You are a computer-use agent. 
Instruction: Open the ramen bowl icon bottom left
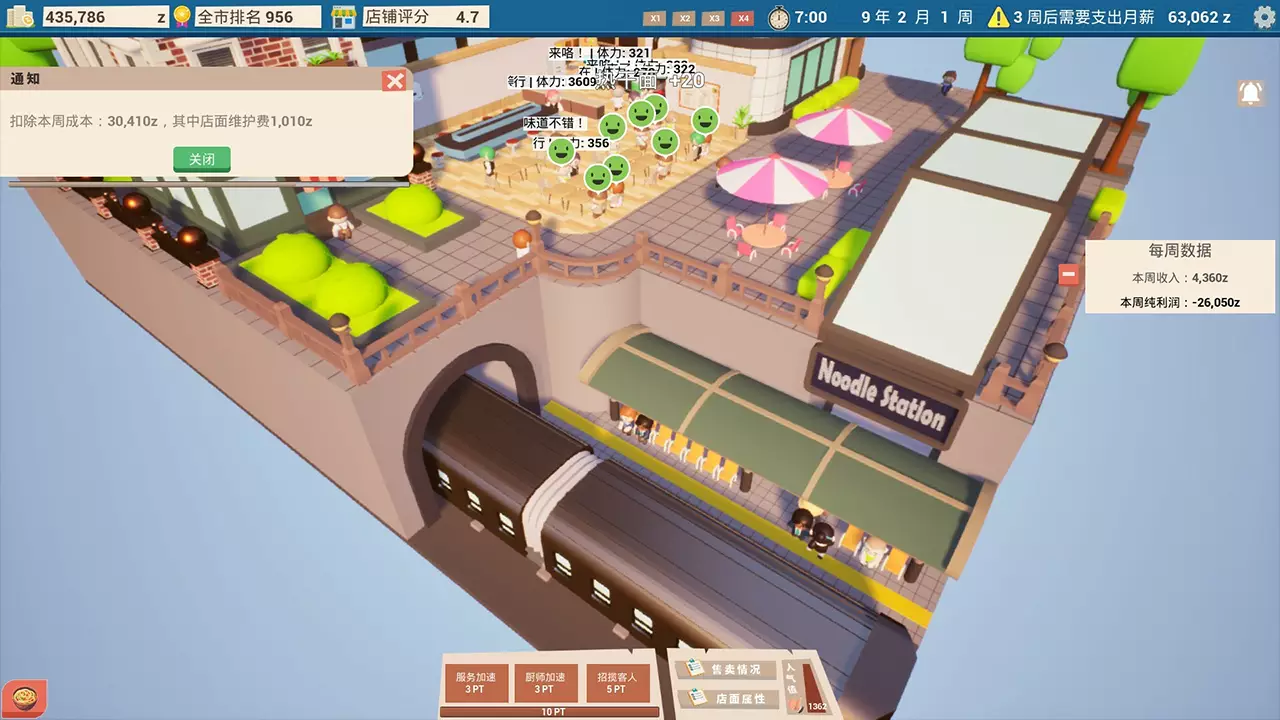[22, 696]
